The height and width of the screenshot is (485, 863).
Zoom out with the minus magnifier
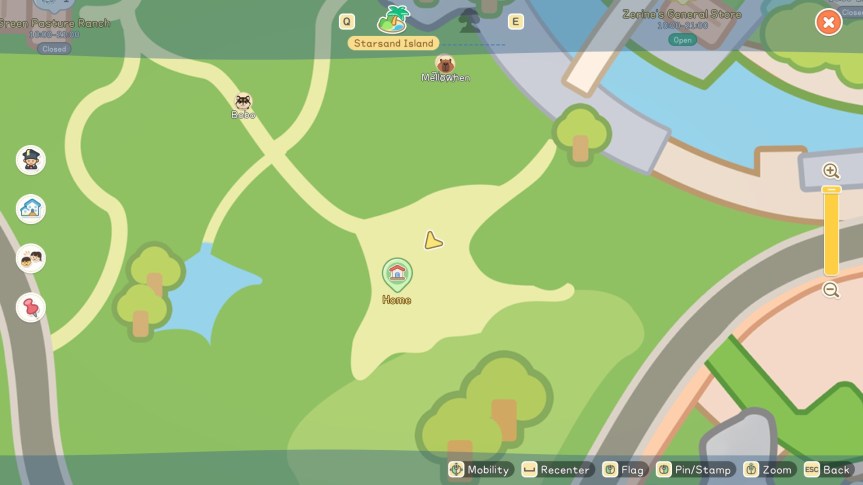[831, 290]
